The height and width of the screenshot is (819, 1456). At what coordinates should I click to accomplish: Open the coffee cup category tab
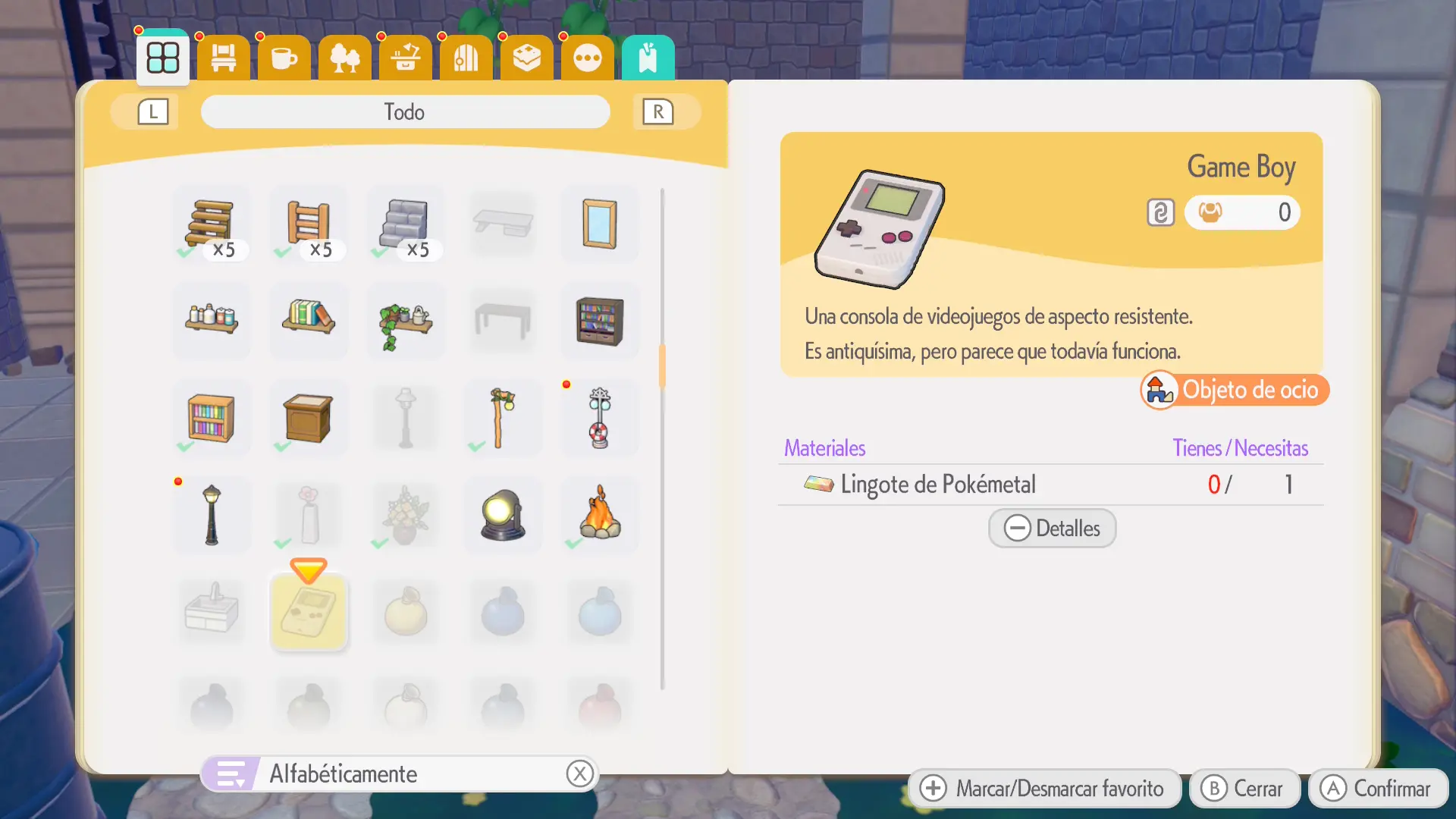[x=284, y=58]
